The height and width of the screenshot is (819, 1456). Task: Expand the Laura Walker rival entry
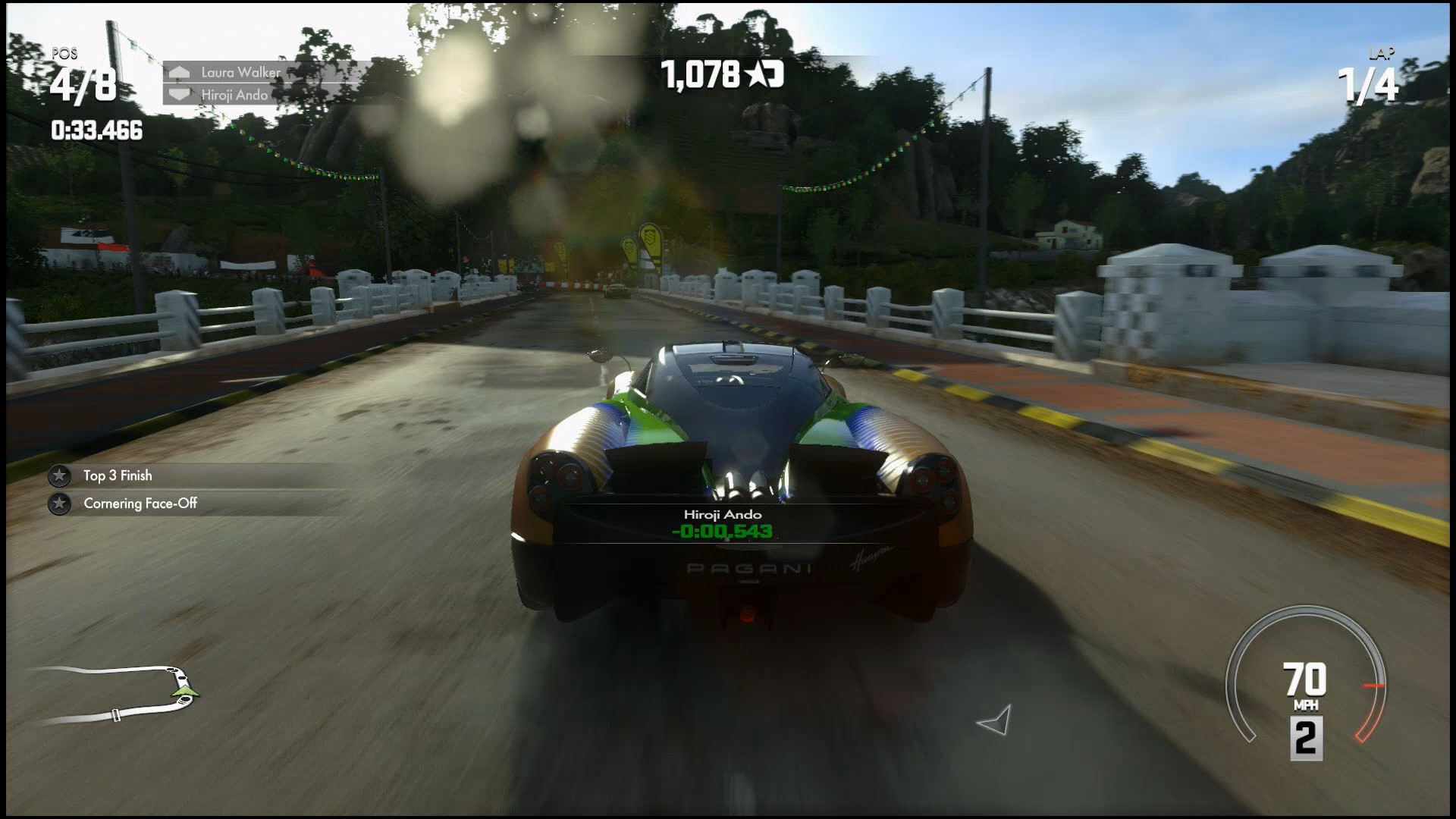pyautogui.click(x=239, y=73)
